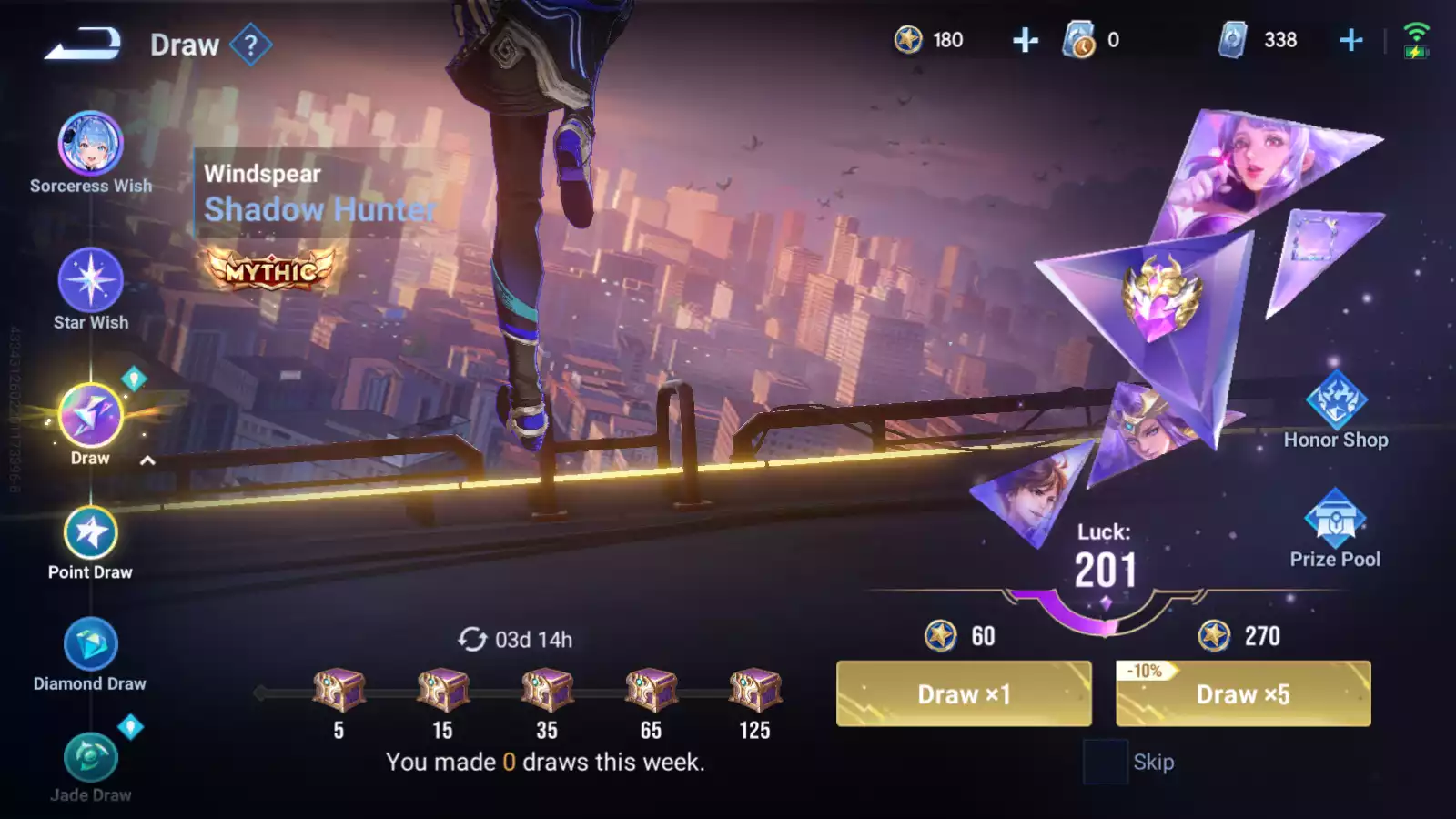Collapse the Draw submenu arrow
The height and width of the screenshot is (819, 1456).
point(147,460)
